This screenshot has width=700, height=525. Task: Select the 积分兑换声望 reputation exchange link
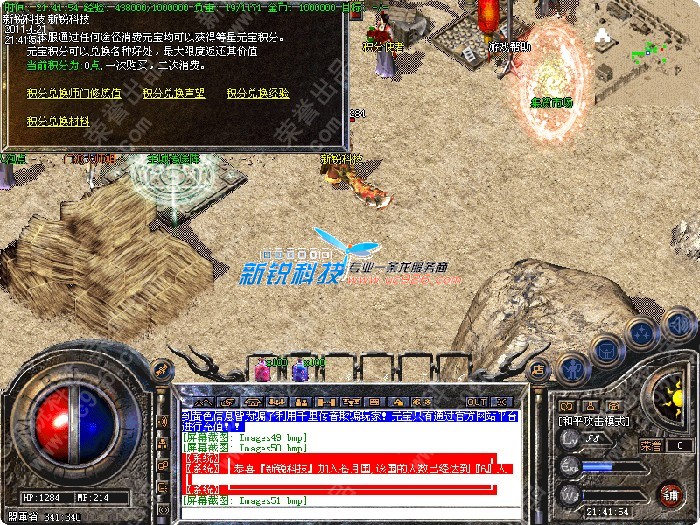pos(173,93)
